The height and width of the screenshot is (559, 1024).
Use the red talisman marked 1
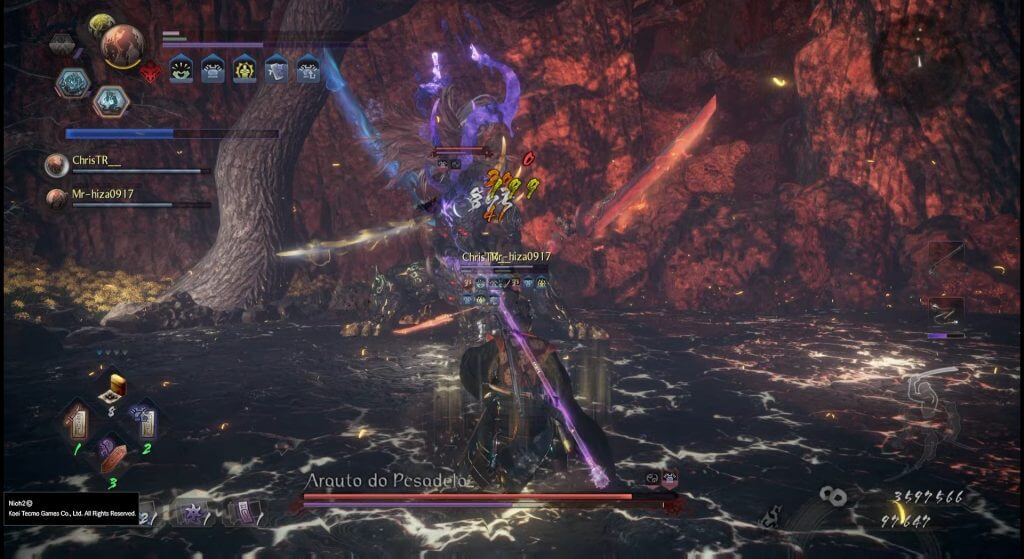[x=79, y=421]
